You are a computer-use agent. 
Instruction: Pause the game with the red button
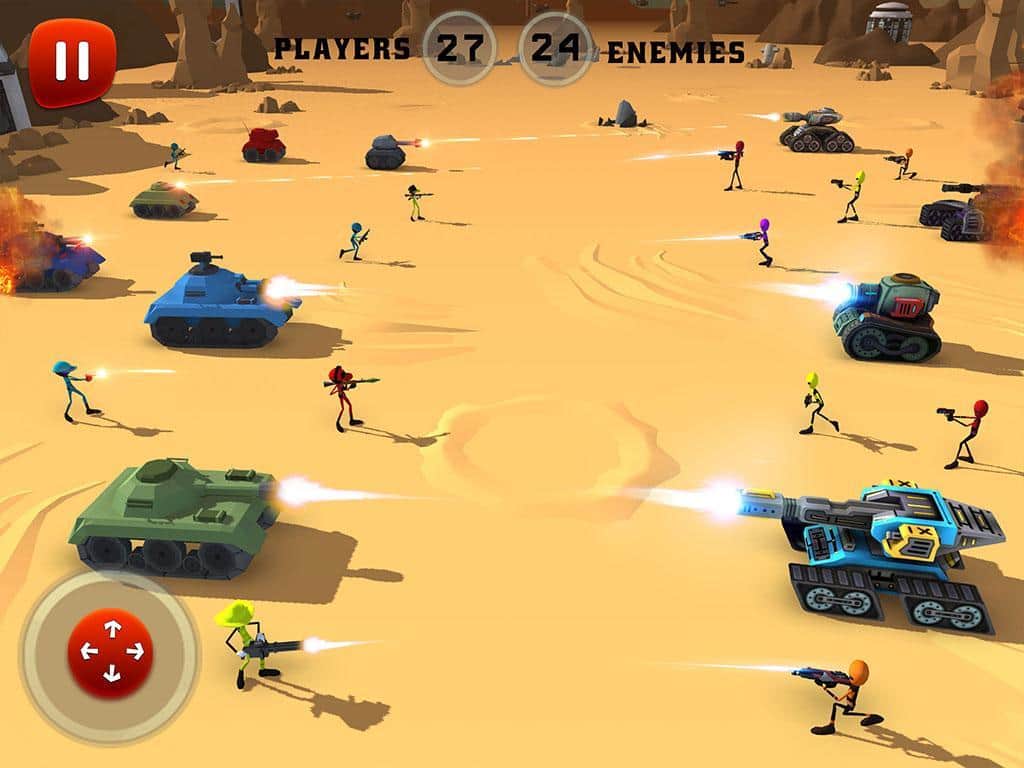[x=72, y=62]
